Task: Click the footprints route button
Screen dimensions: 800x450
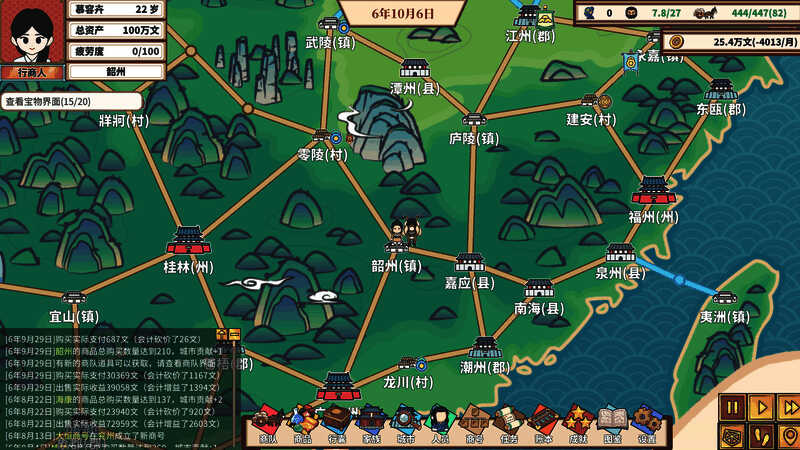Action: pos(761,435)
